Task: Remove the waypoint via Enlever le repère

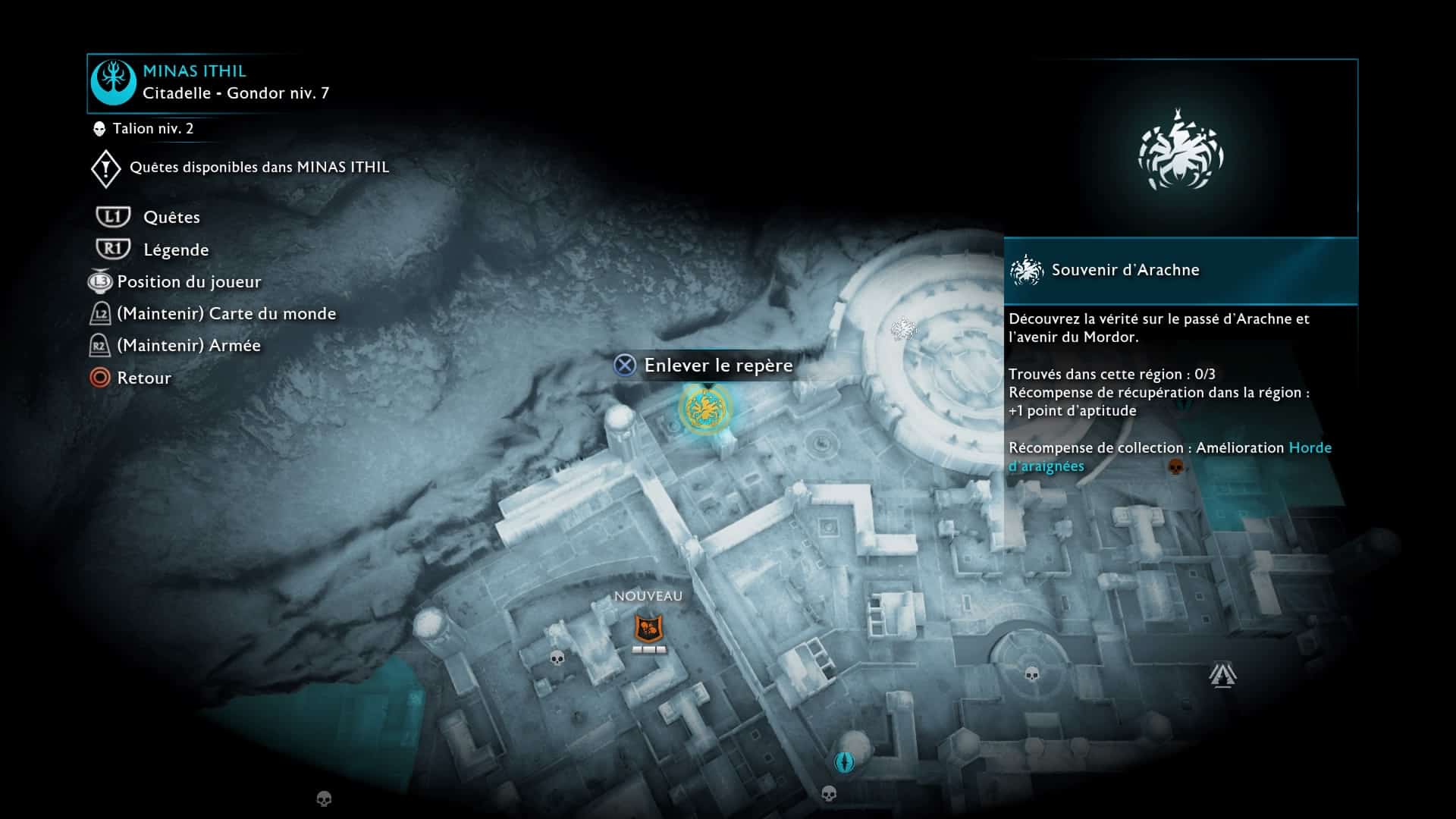Action: (717, 366)
